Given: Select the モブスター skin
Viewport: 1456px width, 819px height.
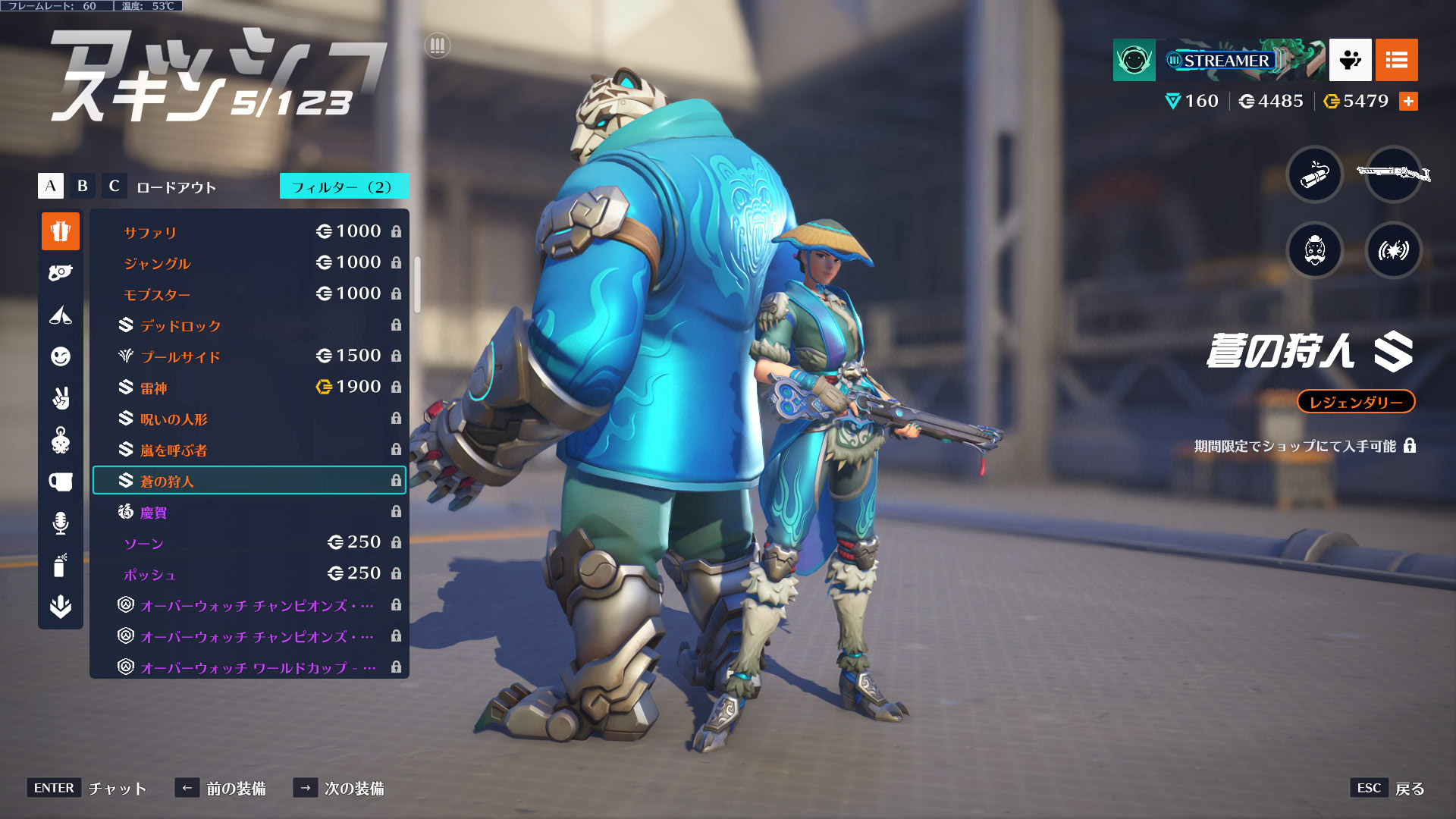Looking at the screenshot, I should click(249, 294).
